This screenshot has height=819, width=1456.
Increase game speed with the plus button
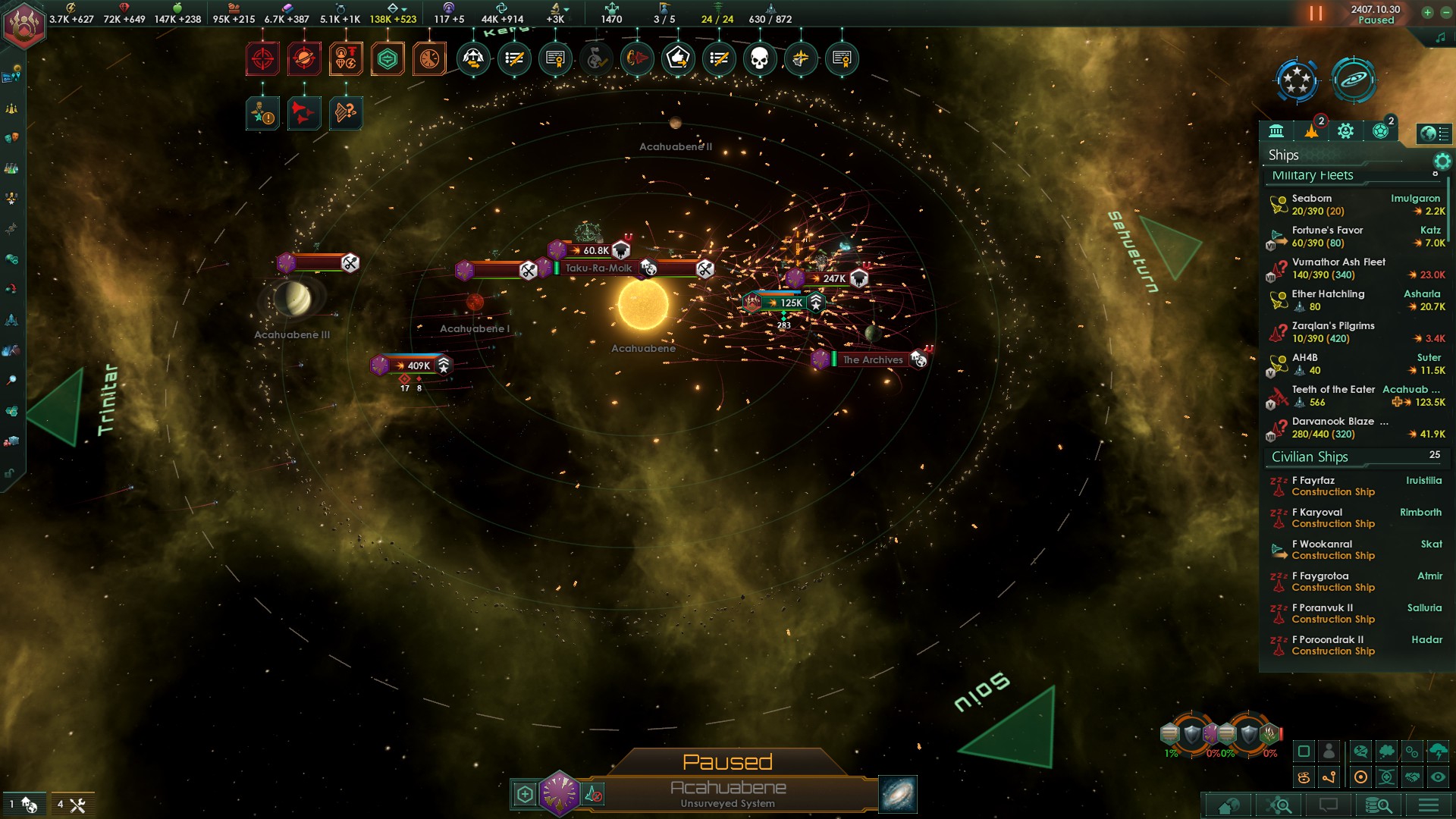click(1427, 12)
